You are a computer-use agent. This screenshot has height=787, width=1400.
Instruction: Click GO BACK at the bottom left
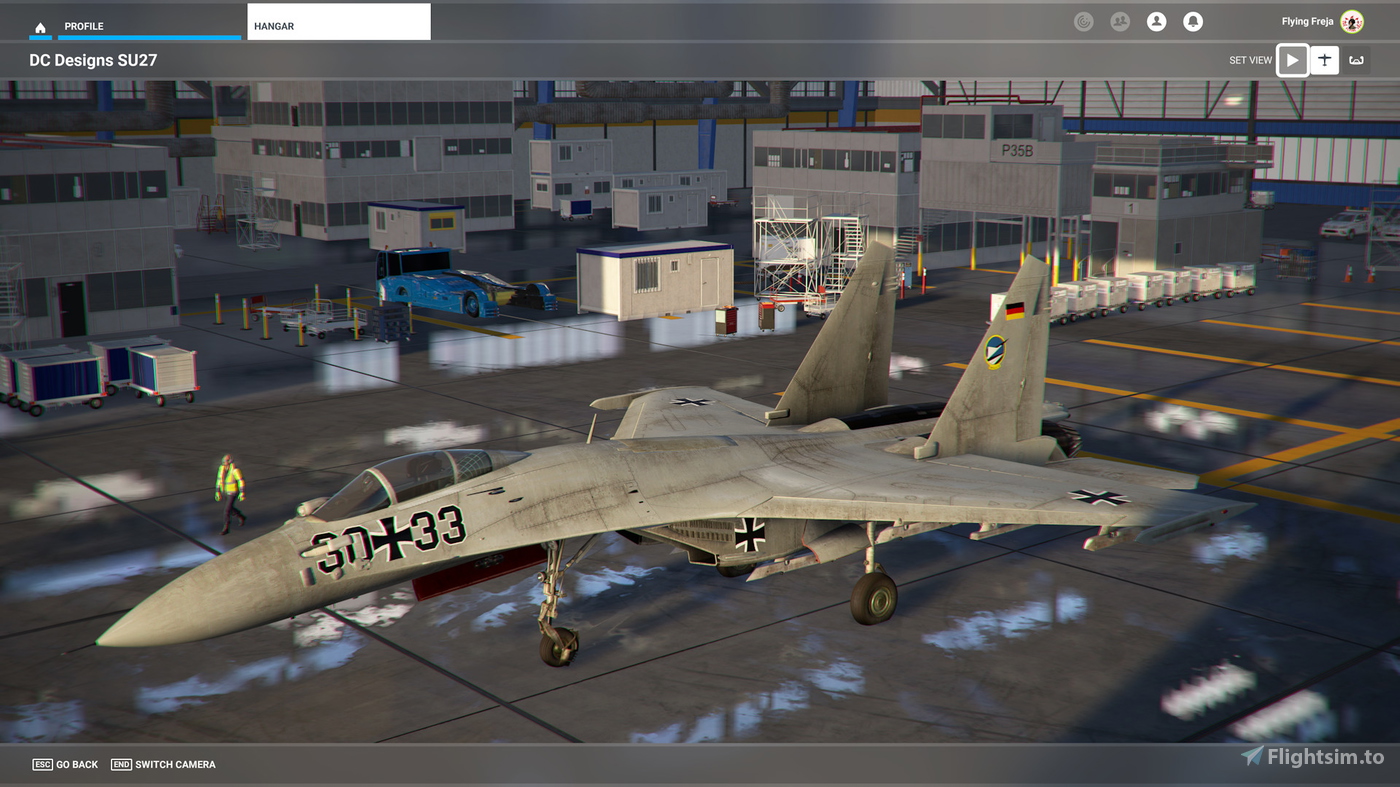[78, 764]
